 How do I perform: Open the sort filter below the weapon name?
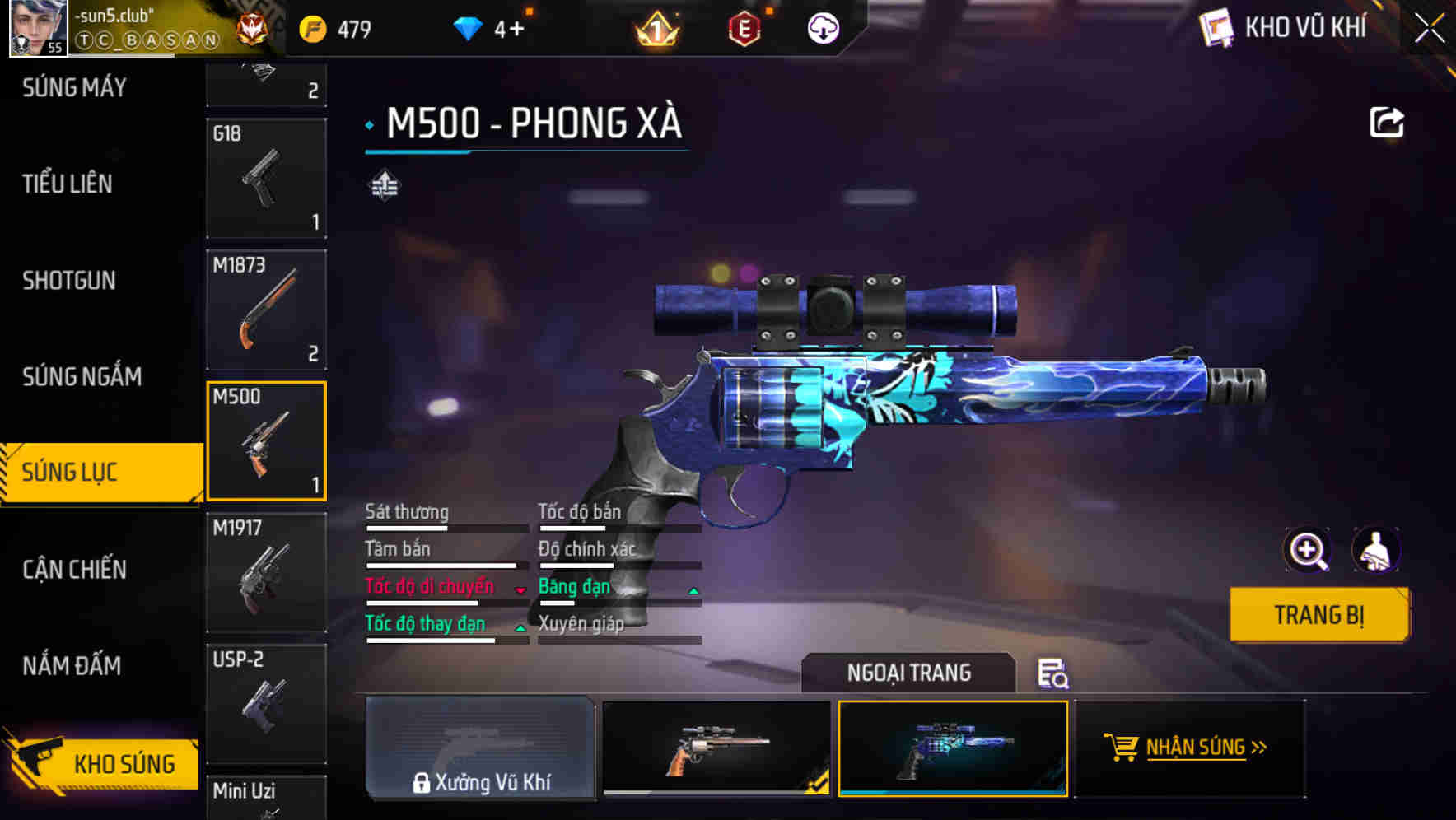pos(383,184)
